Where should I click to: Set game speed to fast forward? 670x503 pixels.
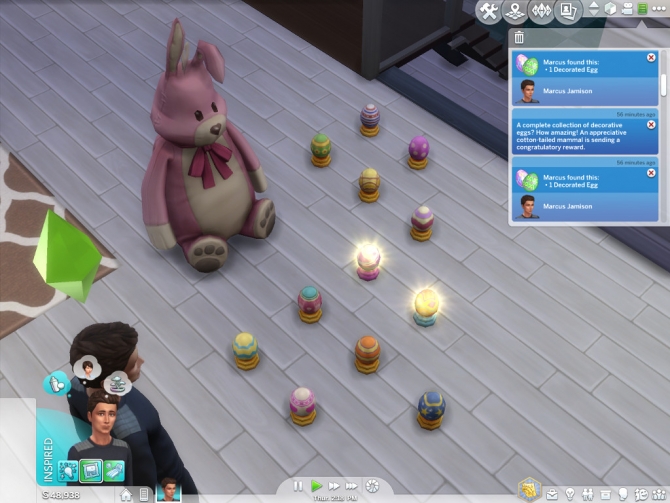coord(334,485)
